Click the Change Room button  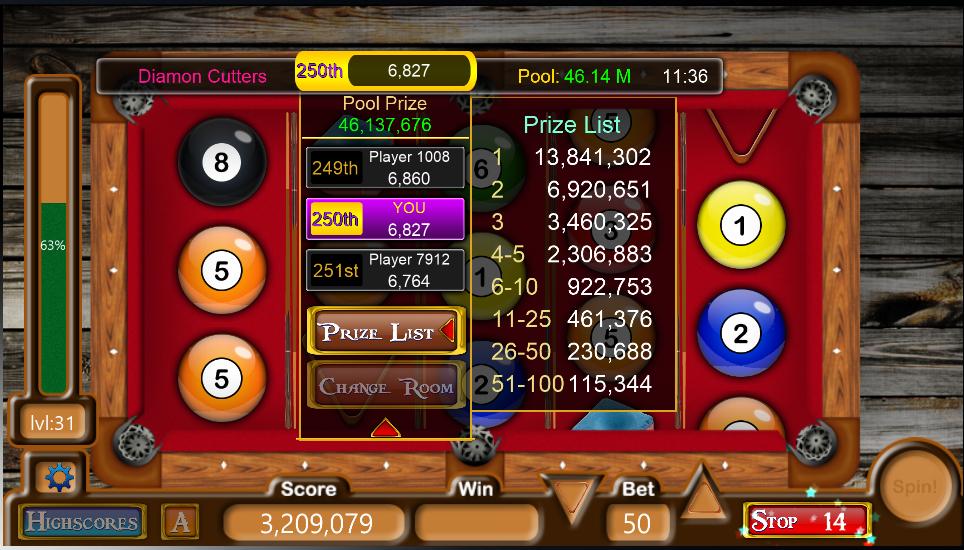pos(385,387)
